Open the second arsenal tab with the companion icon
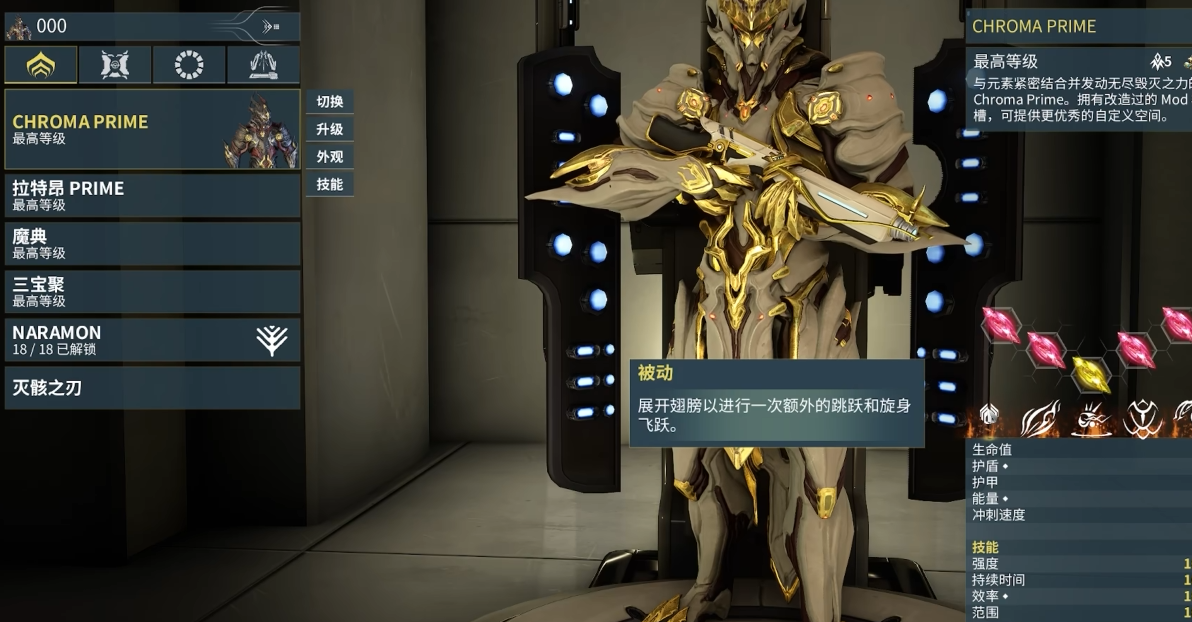Image resolution: width=1192 pixels, height=622 pixels. (115, 65)
